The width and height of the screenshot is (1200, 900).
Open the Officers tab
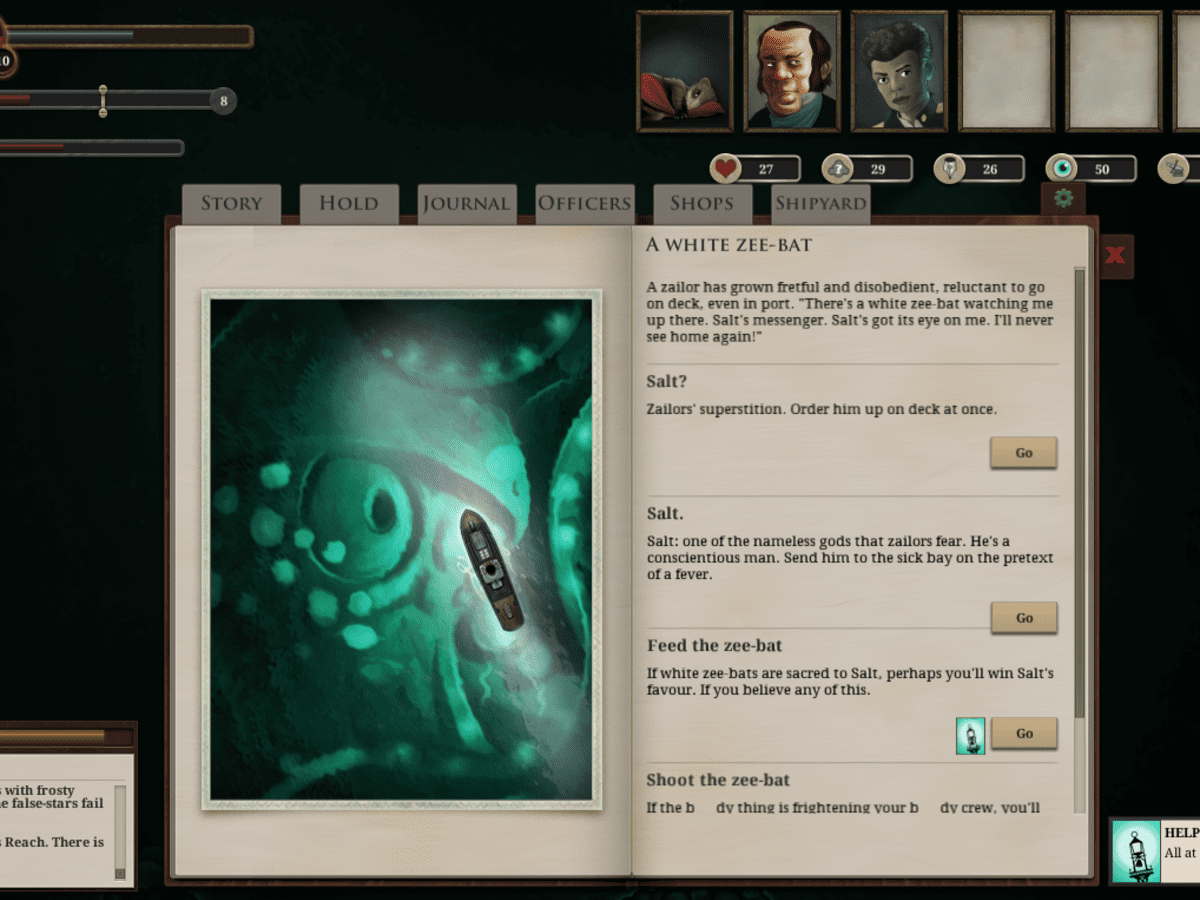pyautogui.click(x=584, y=204)
